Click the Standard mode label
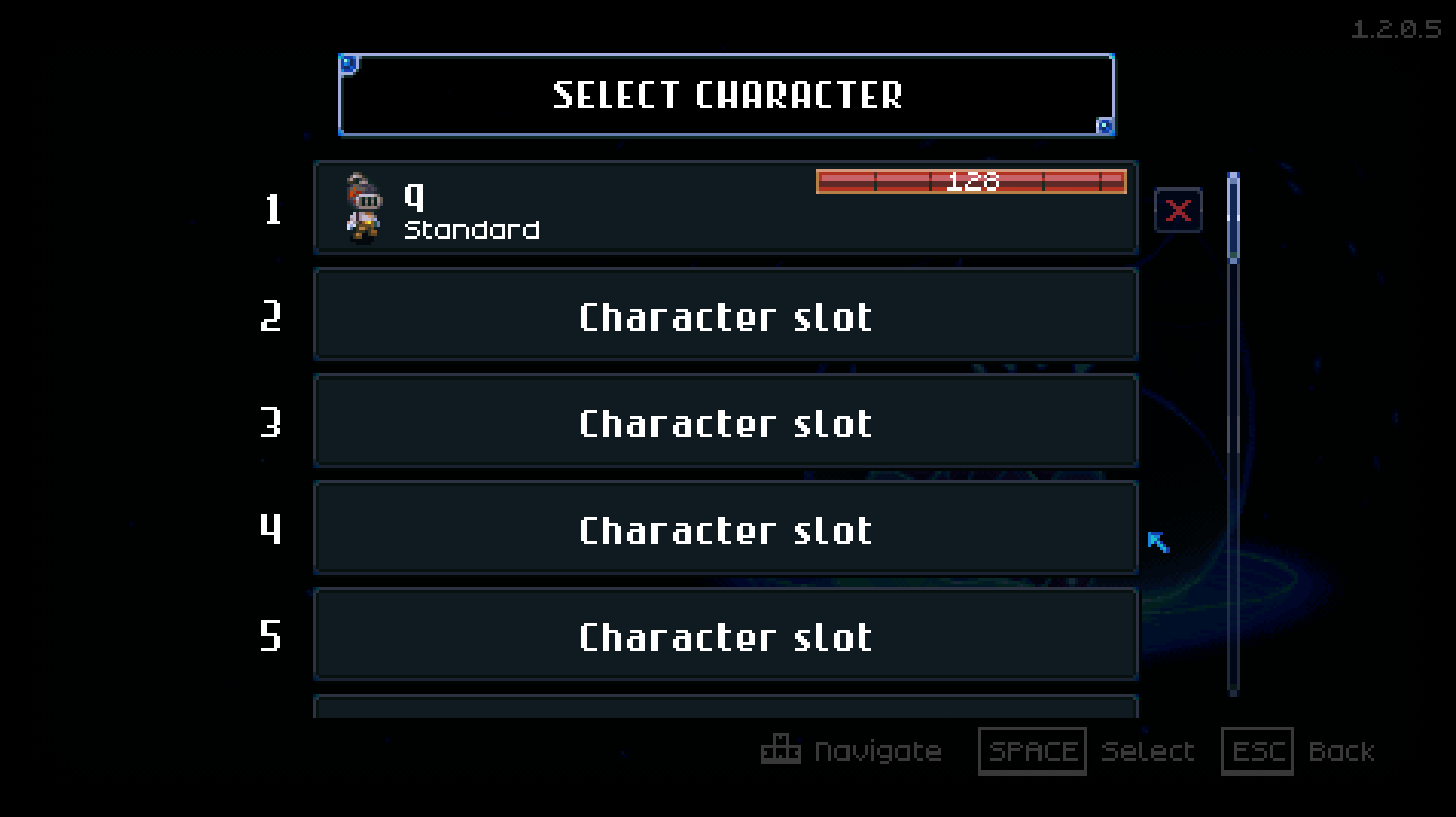1456x817 pixels. pos(470,229)
